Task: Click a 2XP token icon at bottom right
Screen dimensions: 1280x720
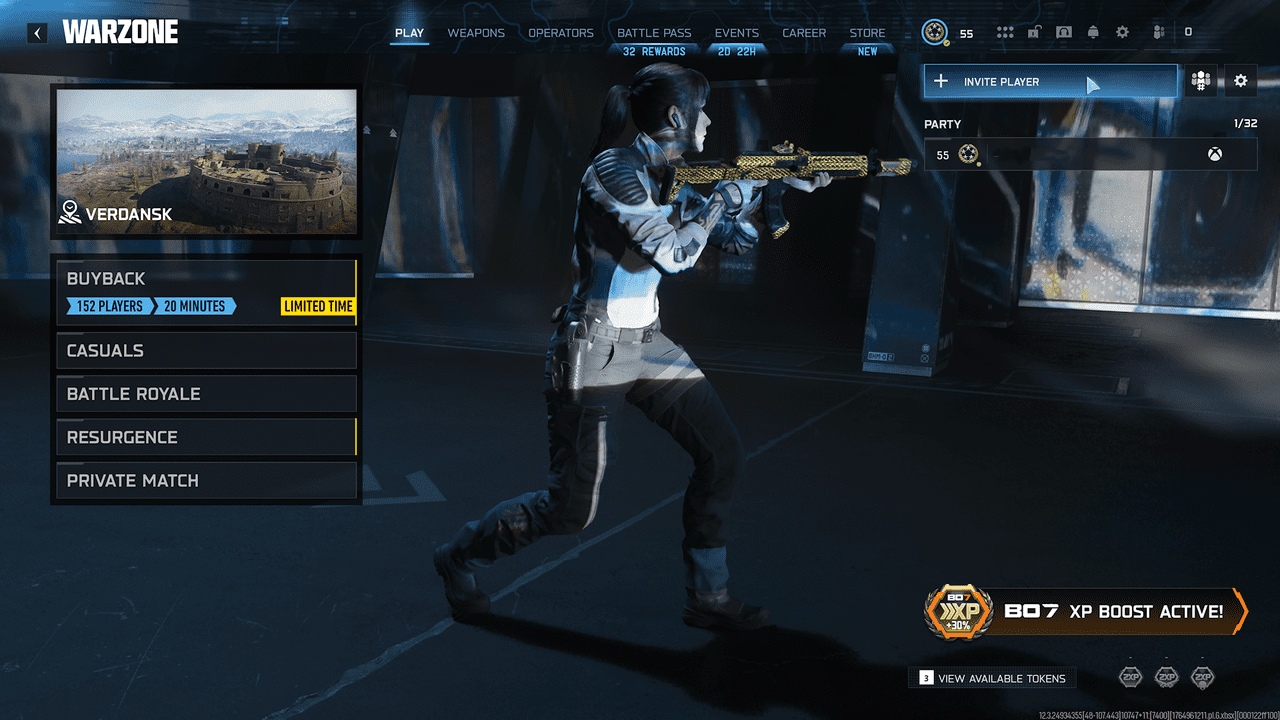Action: point(1131,677)
